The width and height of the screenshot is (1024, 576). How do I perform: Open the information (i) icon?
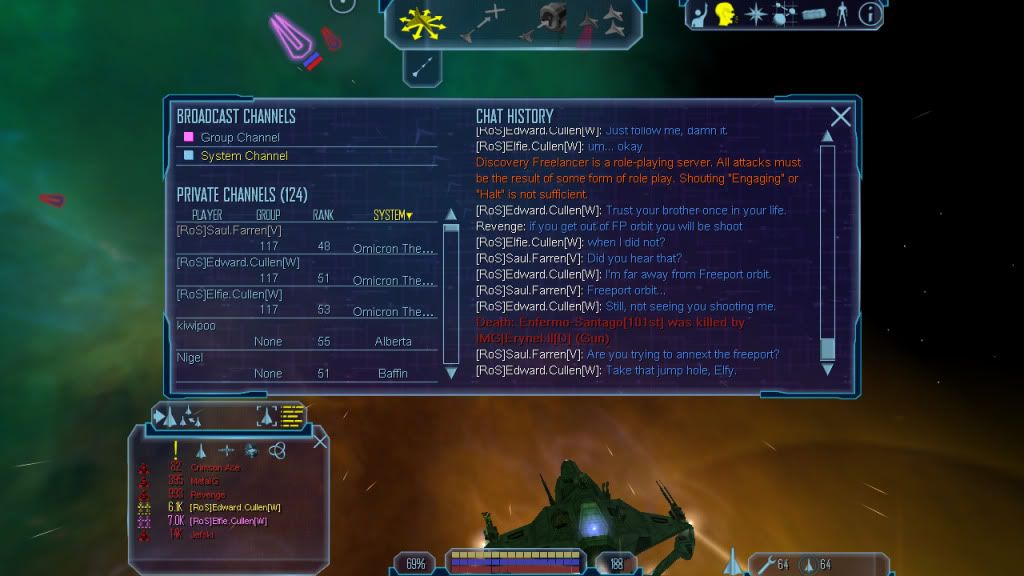[x=870, y=14]
